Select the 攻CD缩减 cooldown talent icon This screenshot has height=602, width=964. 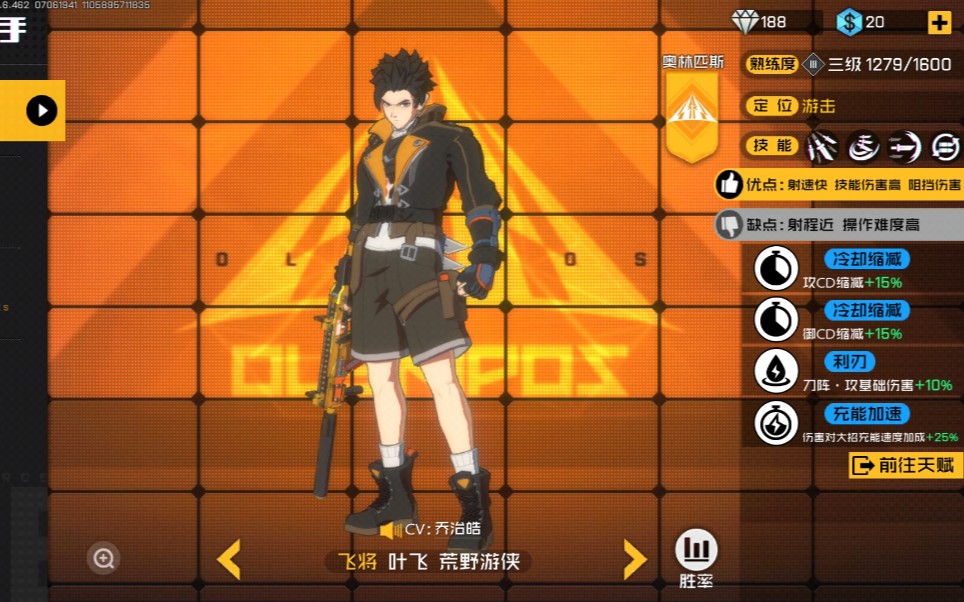point(774,269)
